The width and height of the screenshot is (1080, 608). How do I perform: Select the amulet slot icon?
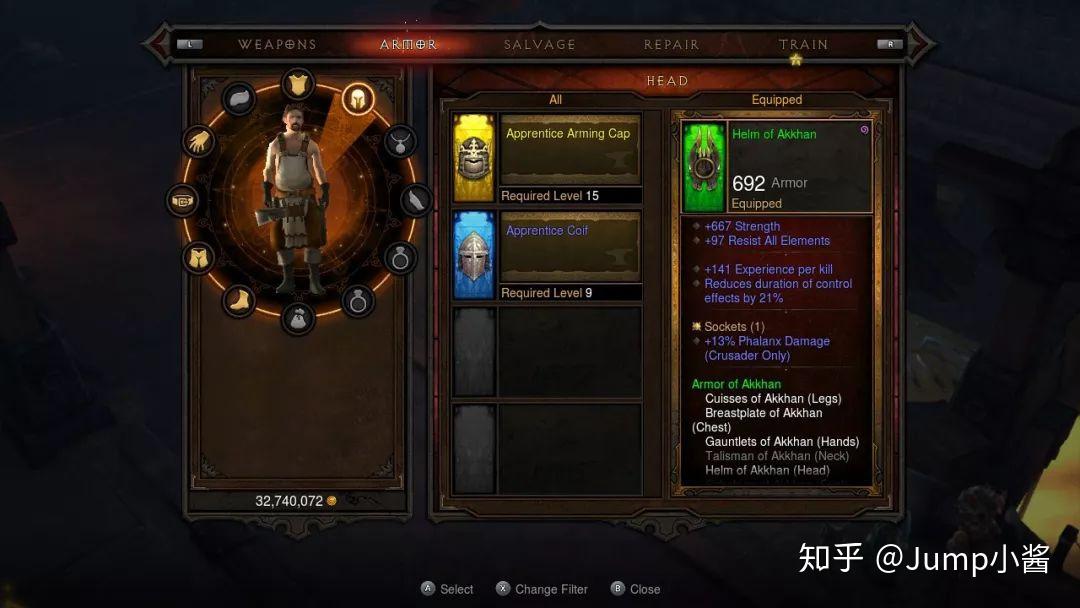400,141
